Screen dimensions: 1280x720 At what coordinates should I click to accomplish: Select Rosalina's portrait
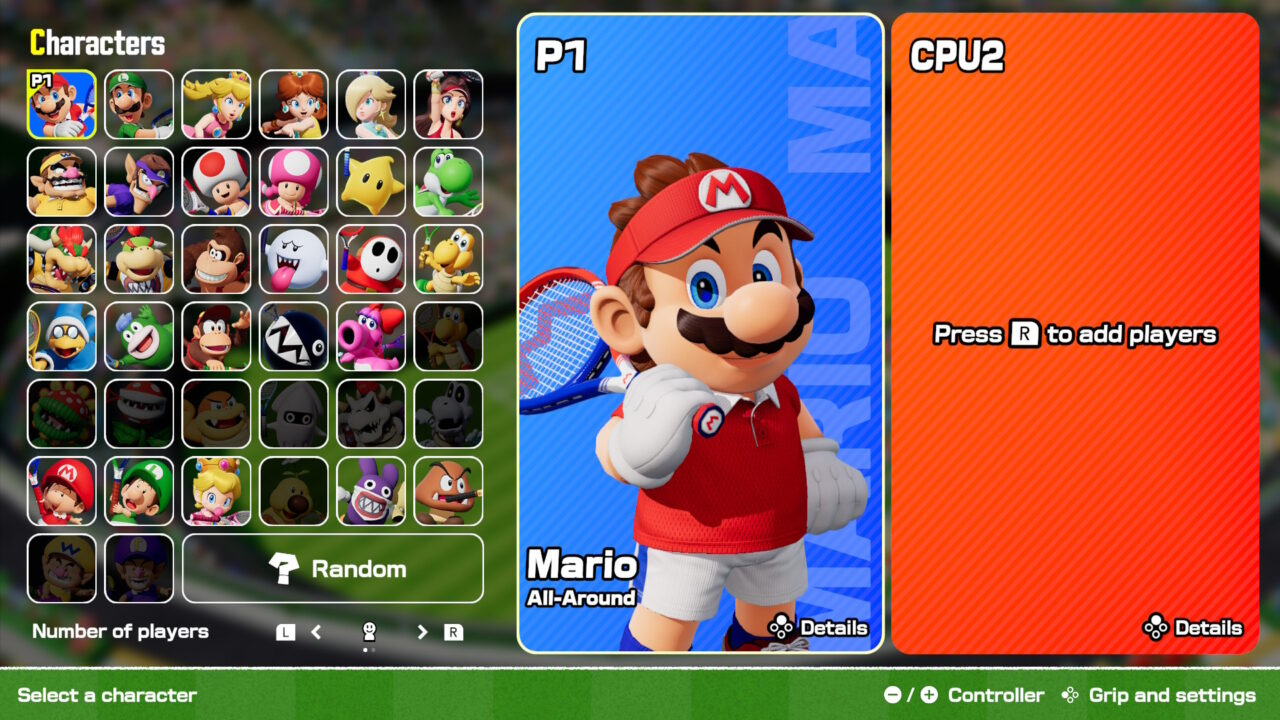point(371,104)
